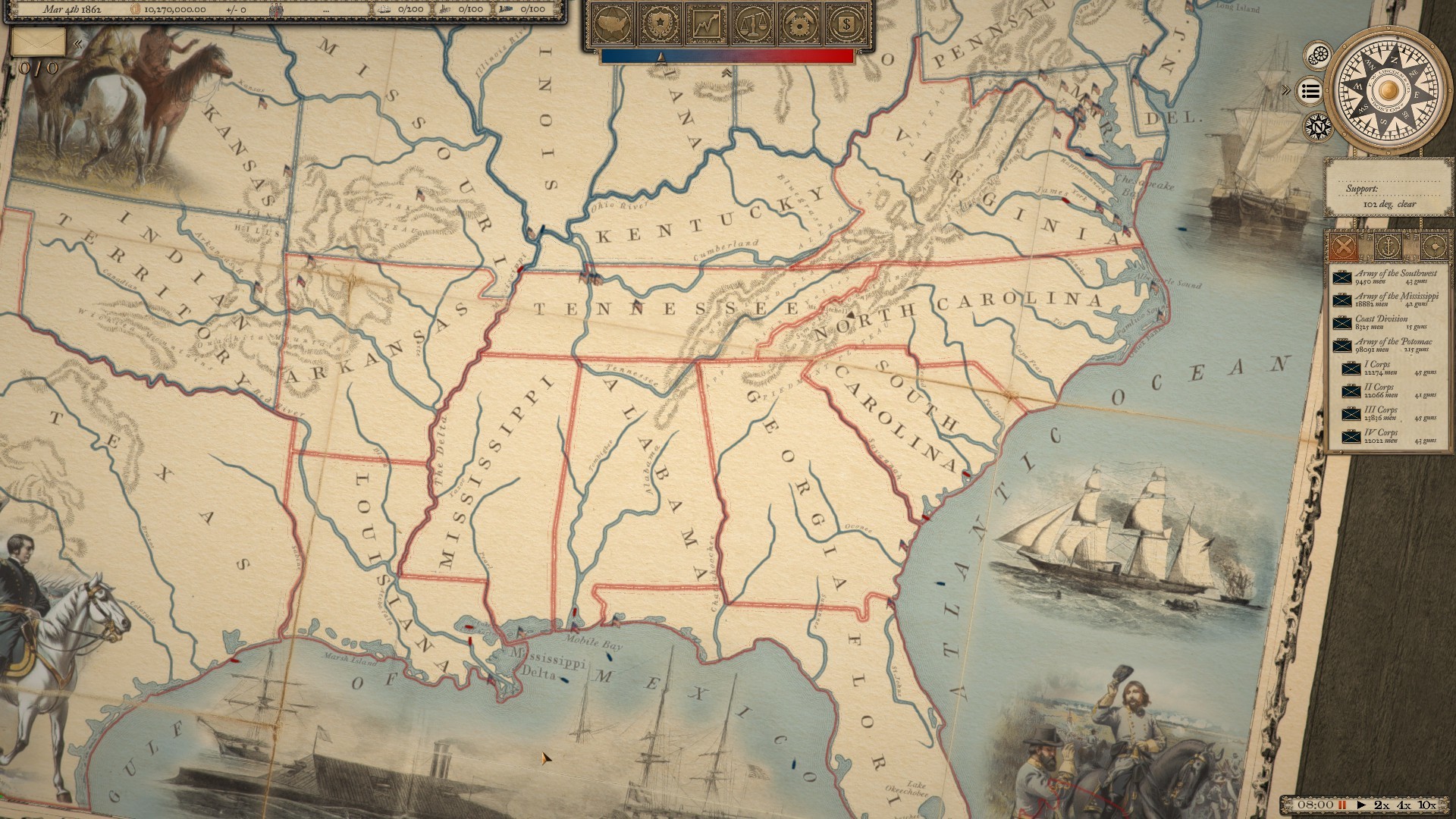View the statistics line-graph panel
This screenshot has width=1456, height=819.
pyautogui.click(x=708, y=25)
